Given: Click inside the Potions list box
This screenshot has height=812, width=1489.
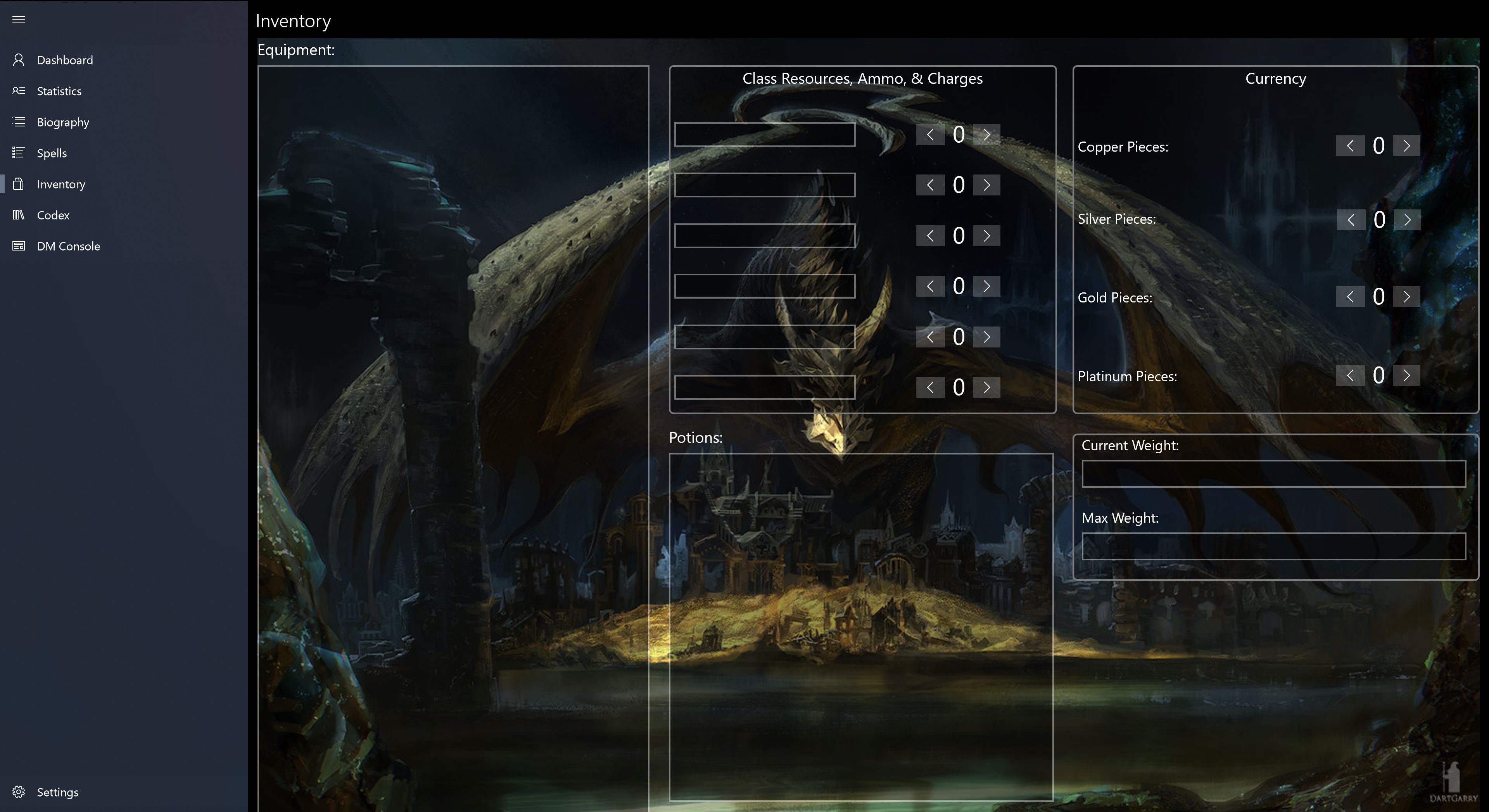Looking at the screenshot, I should pos(861,627).
